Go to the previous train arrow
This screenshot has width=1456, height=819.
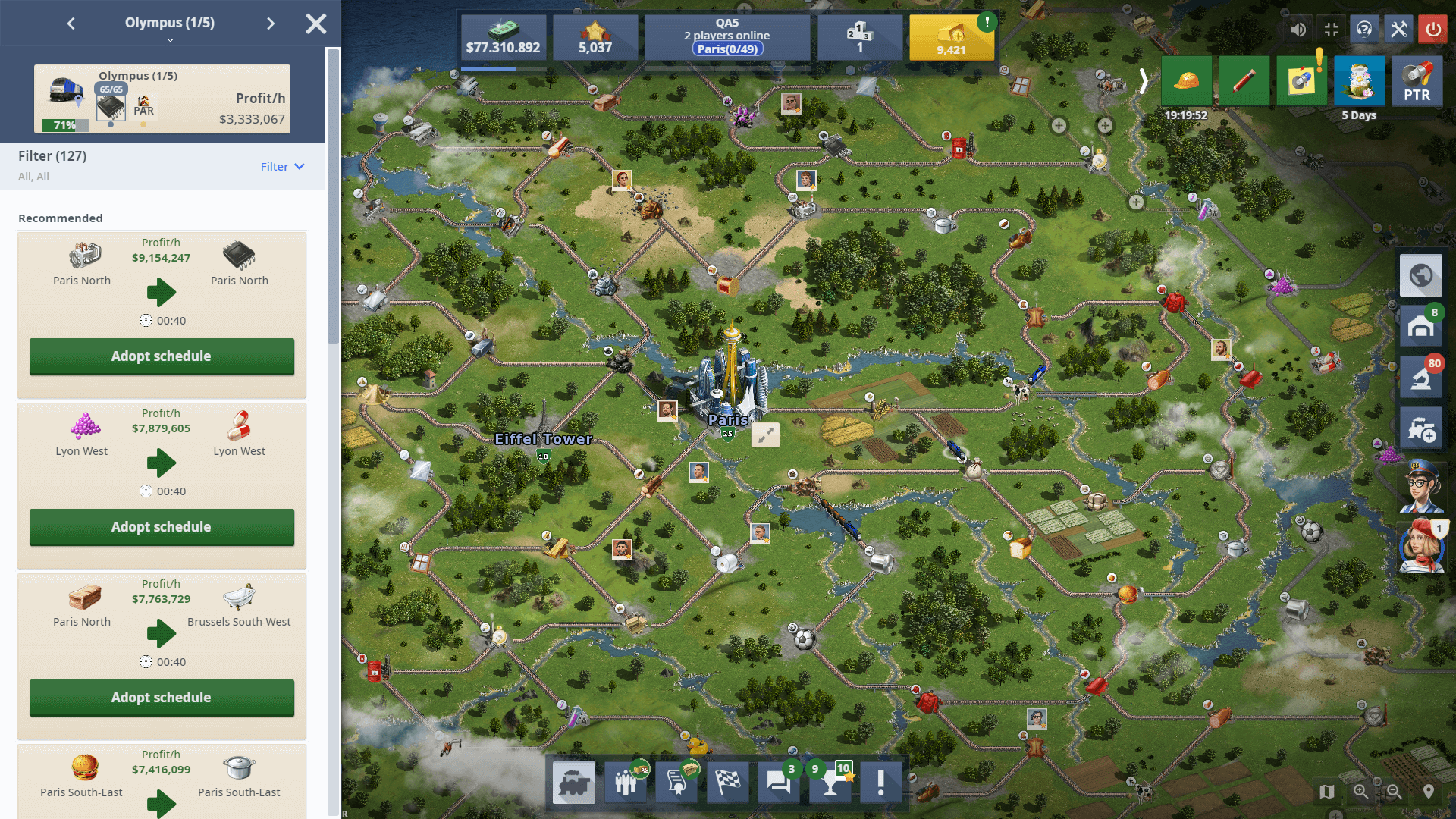coord(71,24)
